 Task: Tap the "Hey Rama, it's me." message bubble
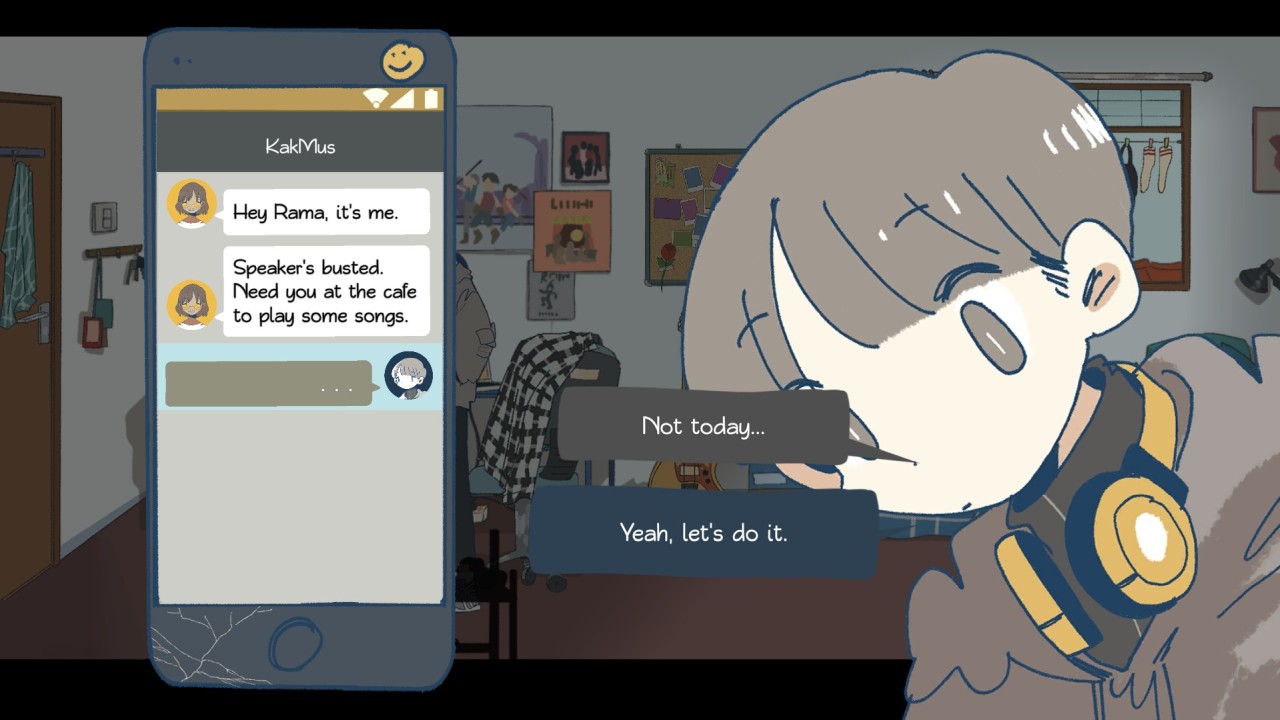326,210
